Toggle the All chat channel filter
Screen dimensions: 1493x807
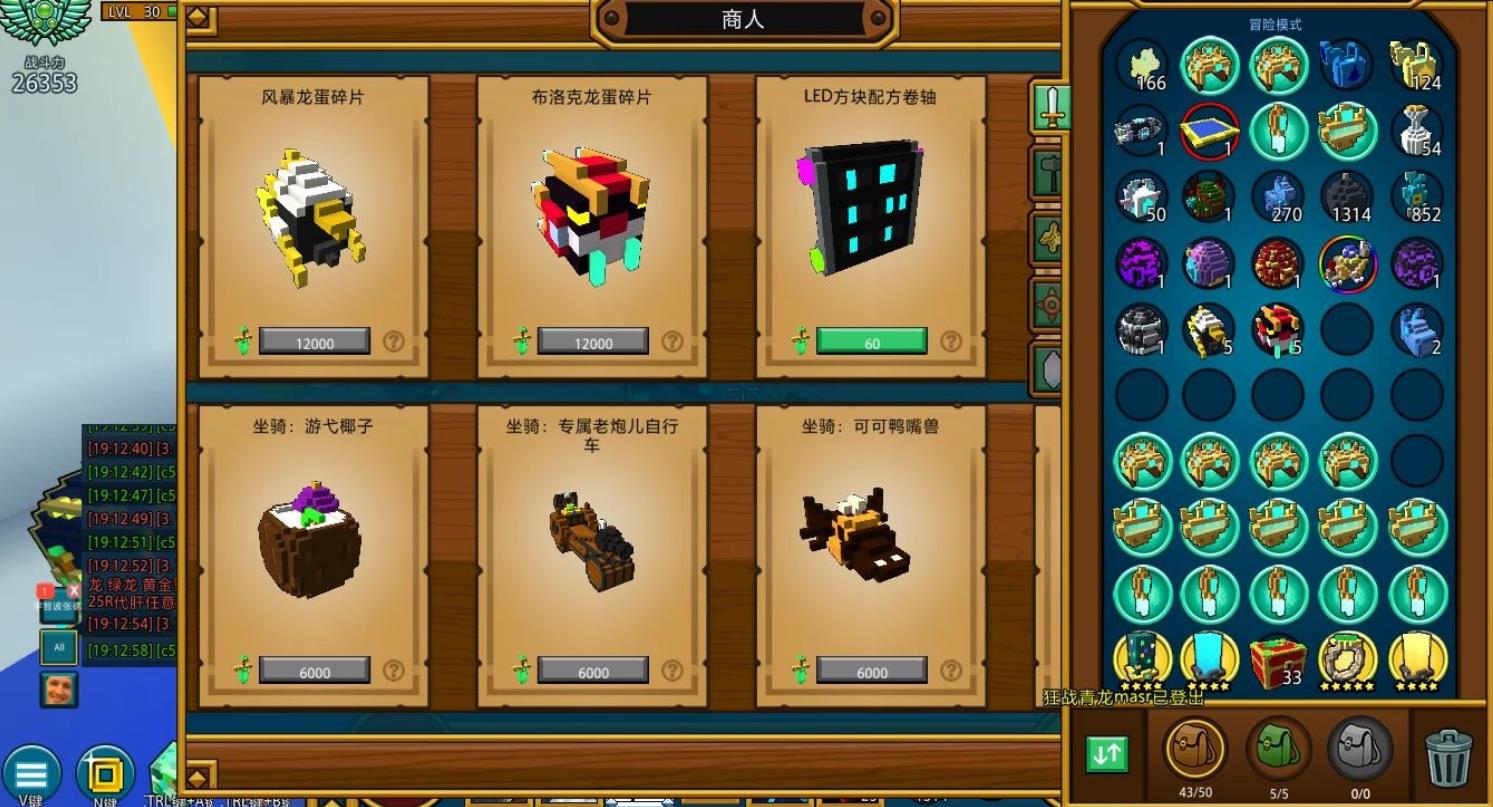[x=57, y=648]
